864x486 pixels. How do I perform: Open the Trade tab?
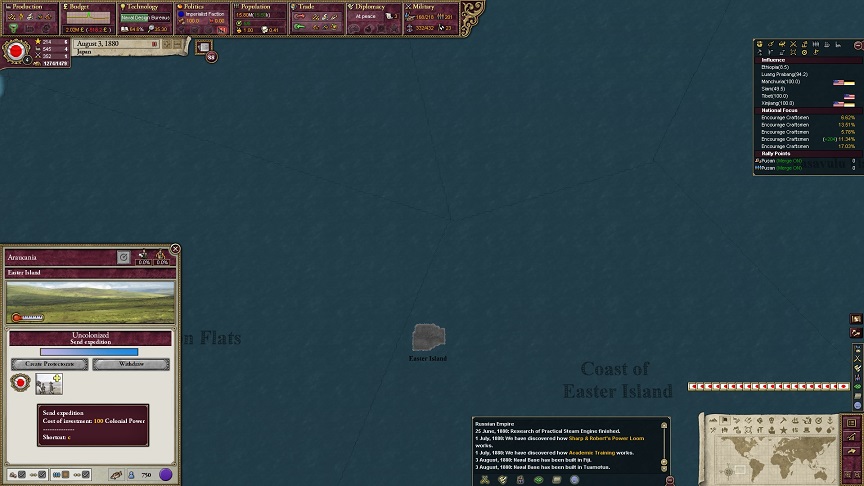coord(318,7)
